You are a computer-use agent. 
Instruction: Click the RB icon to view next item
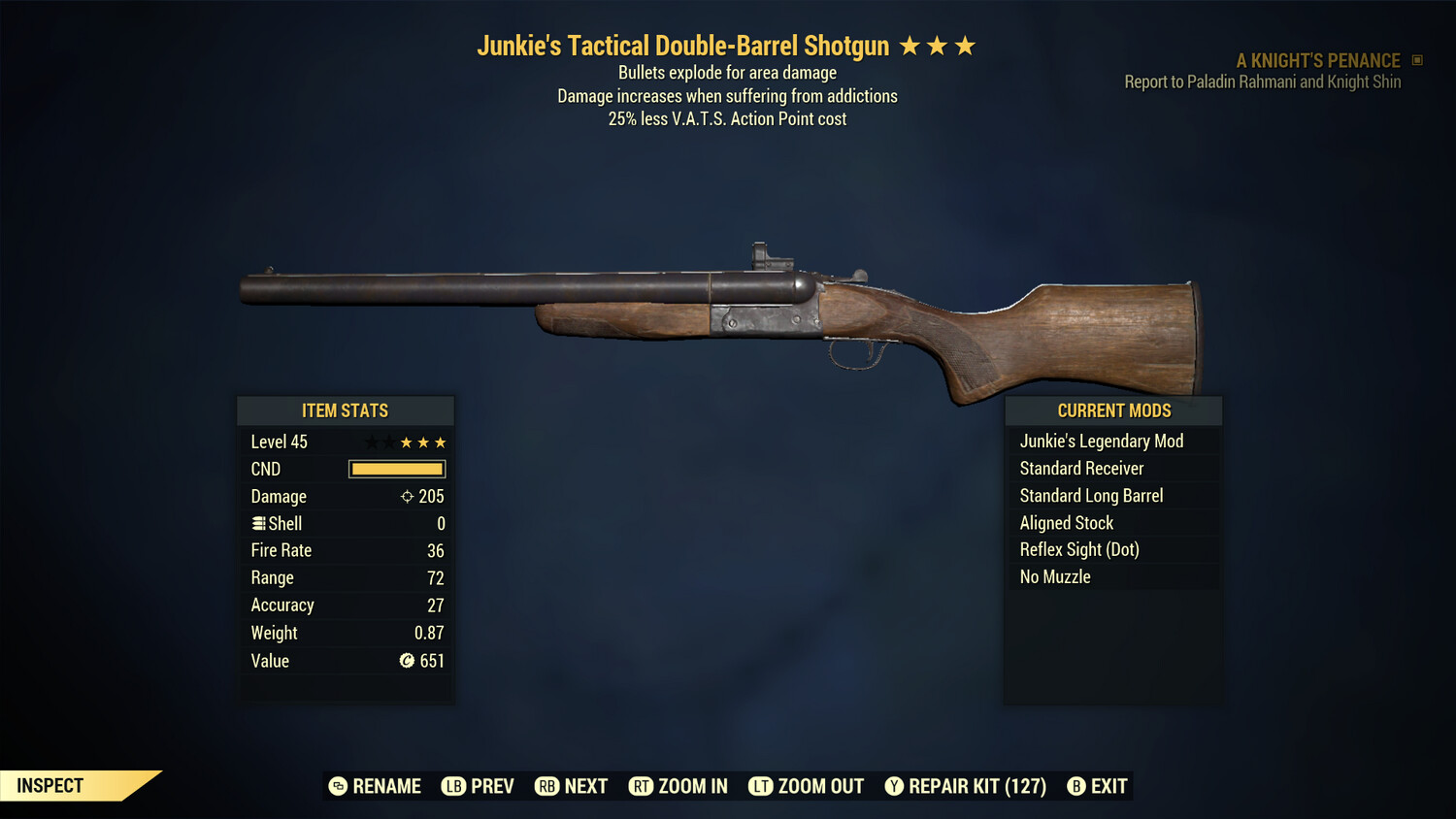[x=546, y=786]
